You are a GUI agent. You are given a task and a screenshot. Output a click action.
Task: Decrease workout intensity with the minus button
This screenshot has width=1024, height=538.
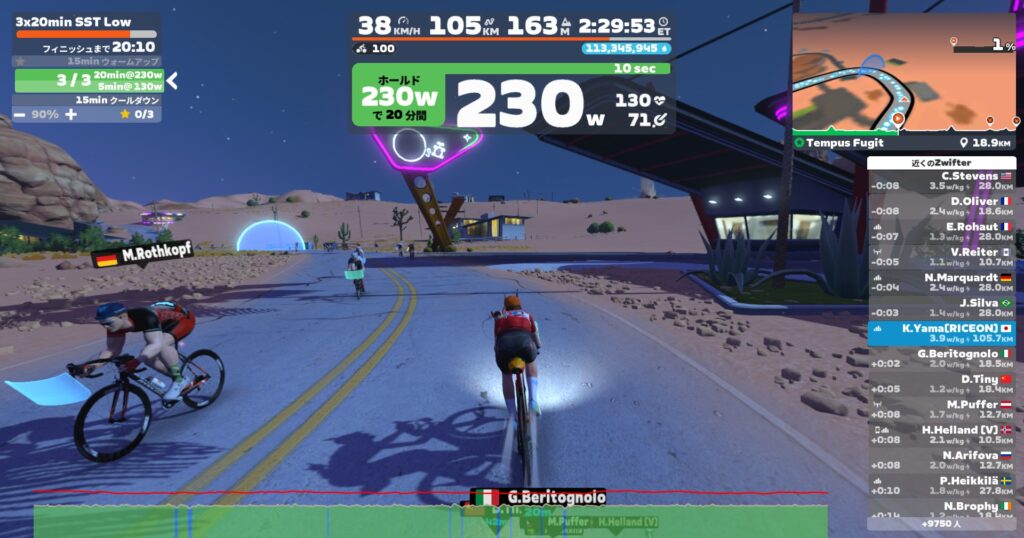(x=20, y=114)
